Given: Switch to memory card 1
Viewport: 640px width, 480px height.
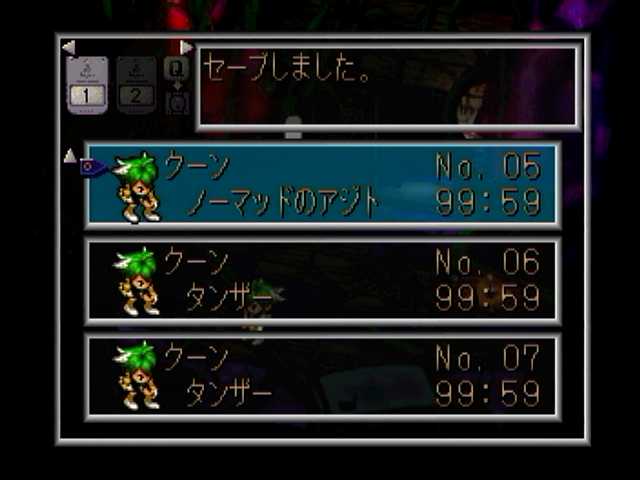Looking at the screenshot, I should 86,83.
